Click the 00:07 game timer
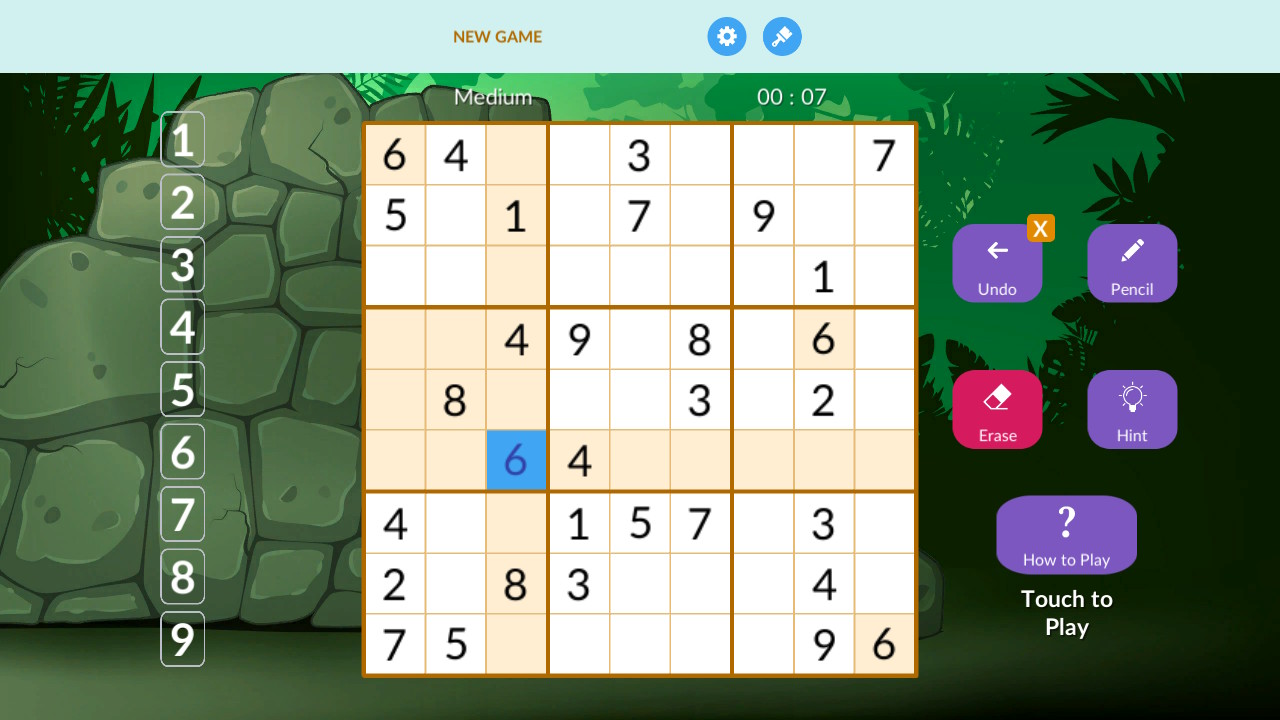1280x720 pixels. (789, 97)
